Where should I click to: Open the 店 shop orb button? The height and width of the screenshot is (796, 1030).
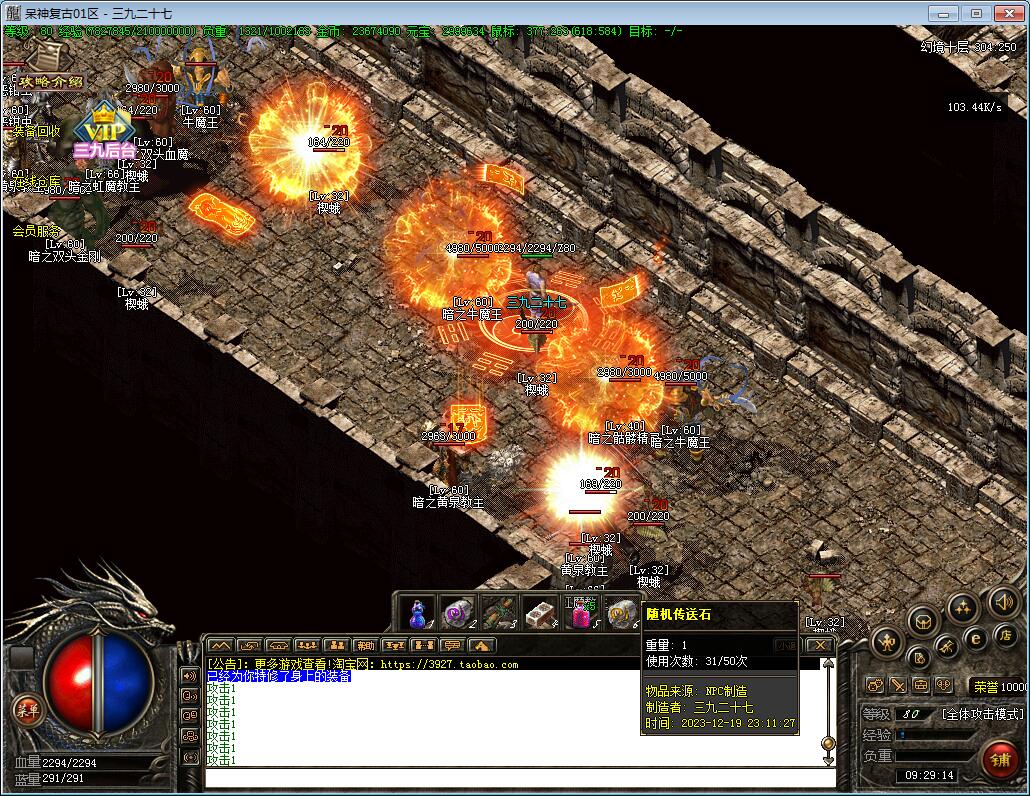(x=1004, y=634)
